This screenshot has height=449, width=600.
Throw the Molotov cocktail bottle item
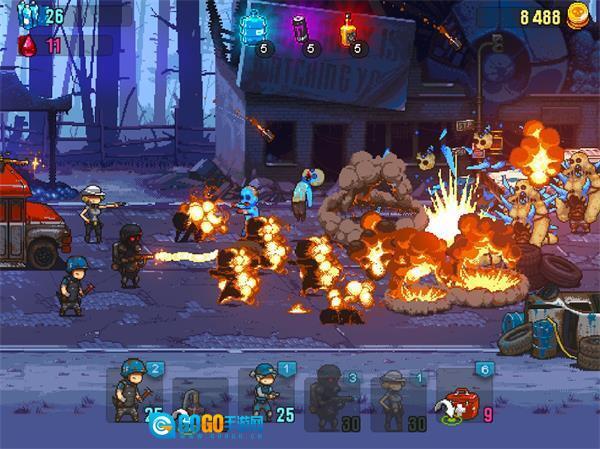coord(349,29)
